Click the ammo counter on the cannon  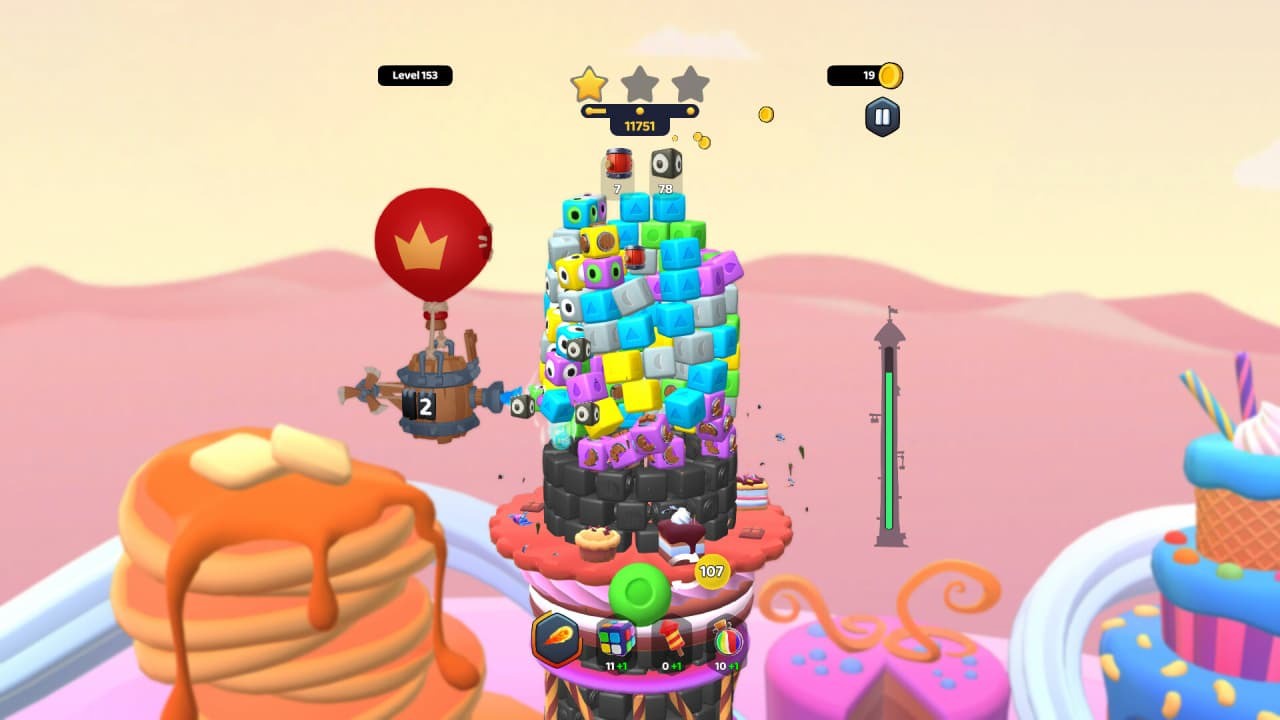tap(426, 403)
